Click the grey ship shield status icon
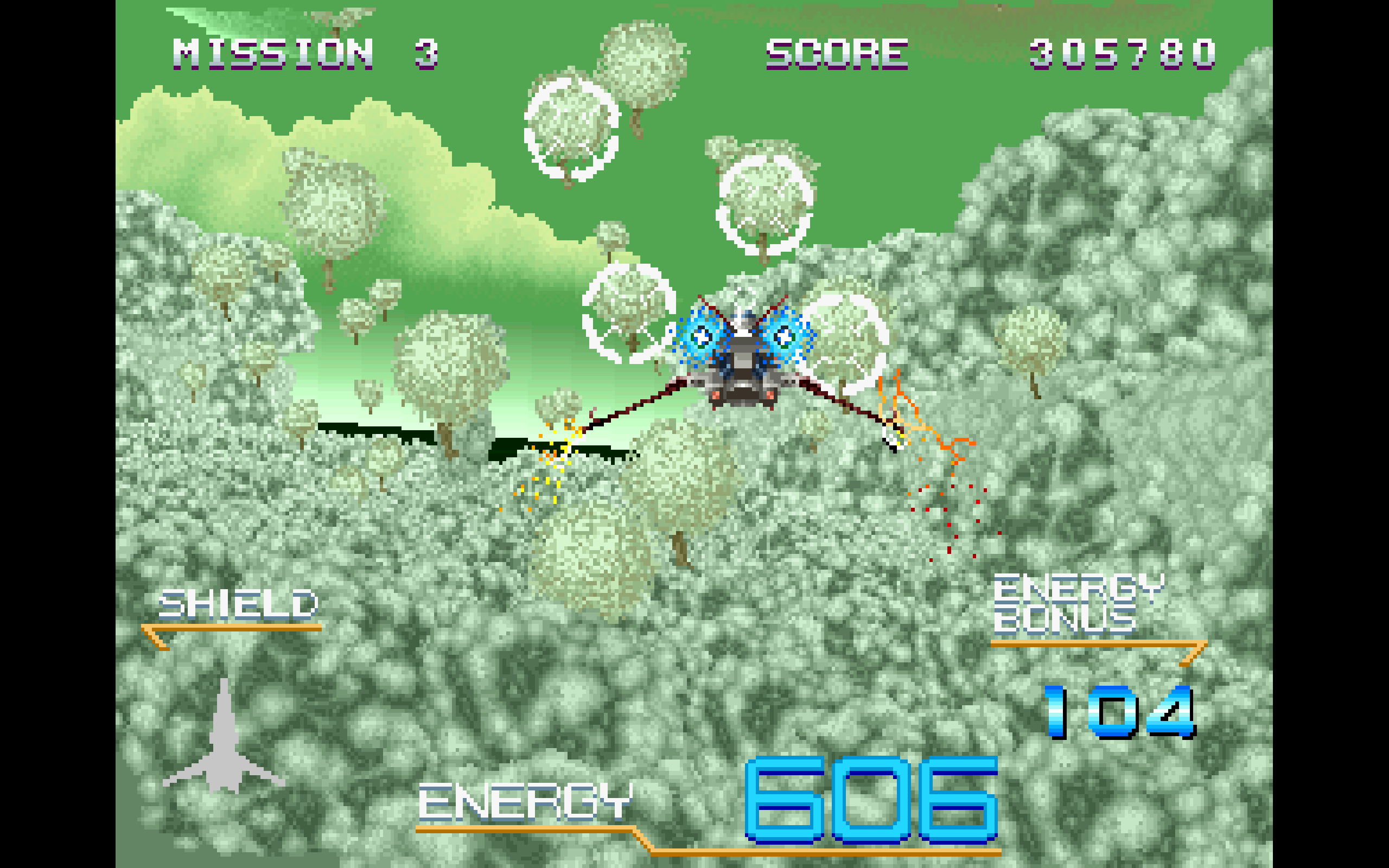 pyautogui.click(x=224, y=743)
